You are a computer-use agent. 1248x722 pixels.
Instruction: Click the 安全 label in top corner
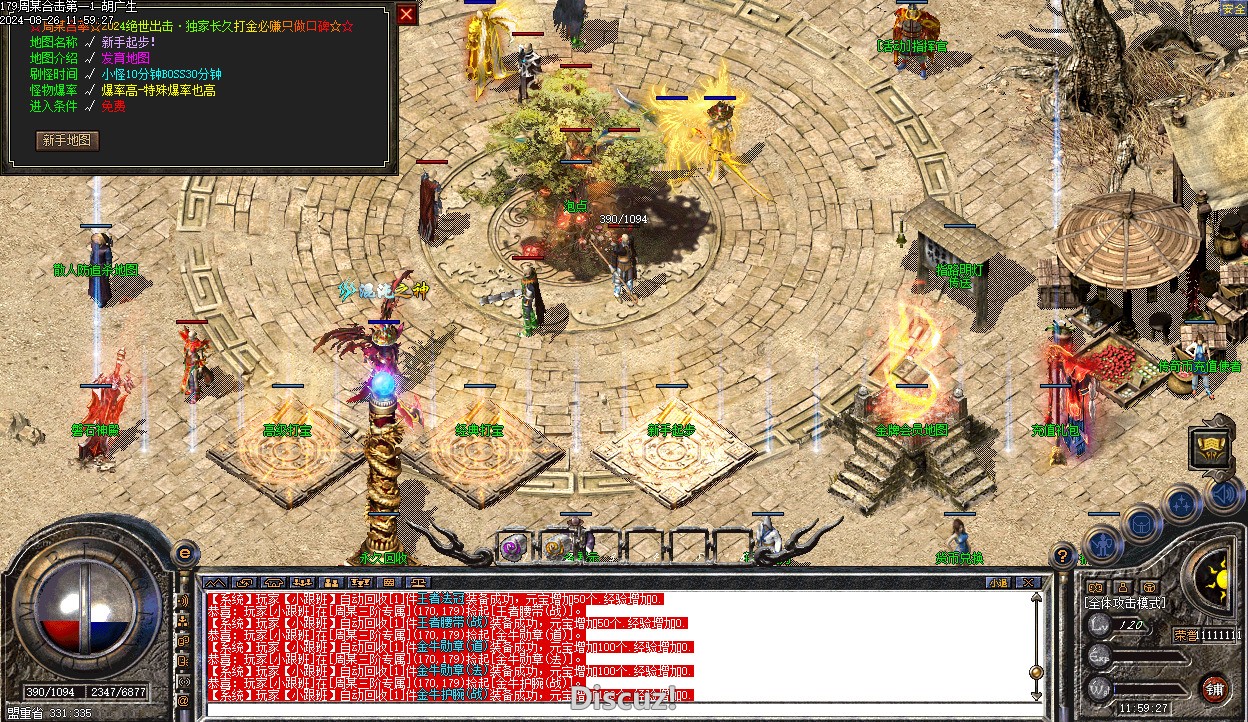pyautogui.click(x=1233, y=8)
